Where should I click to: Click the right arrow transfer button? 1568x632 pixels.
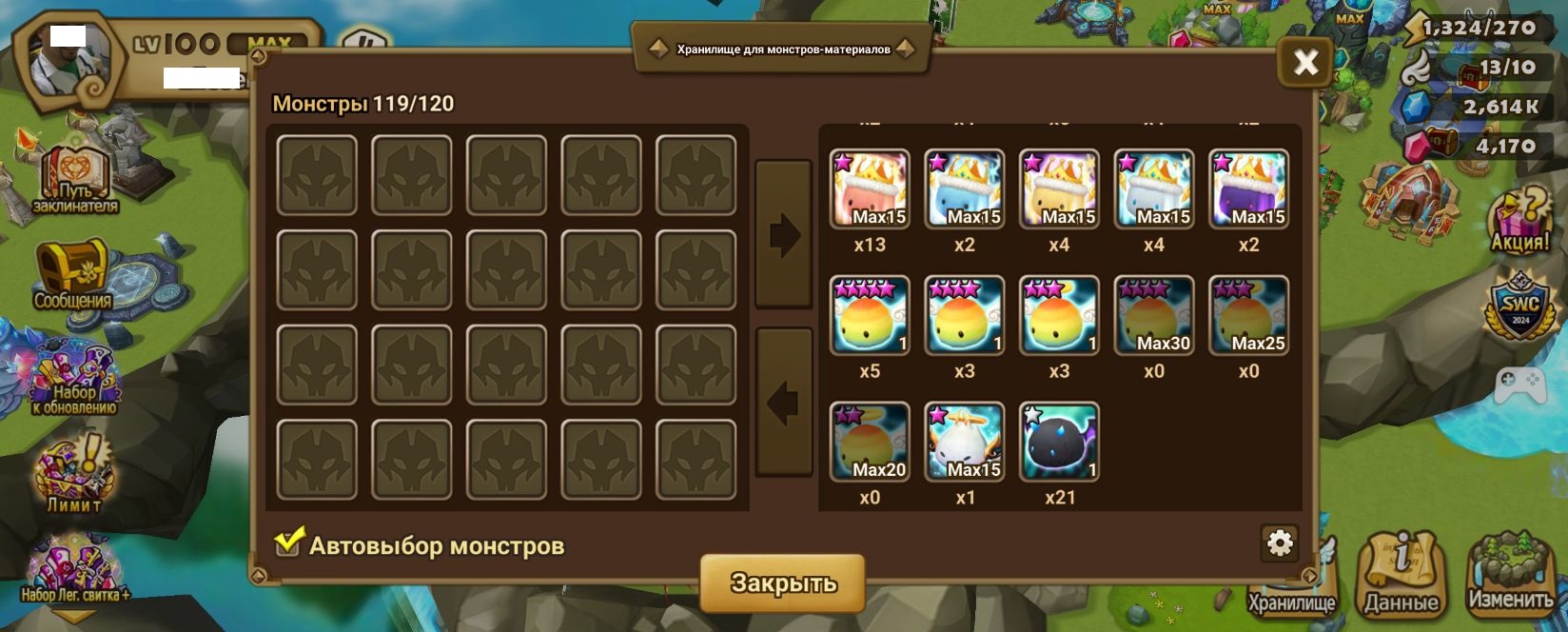tap(783, 235)
